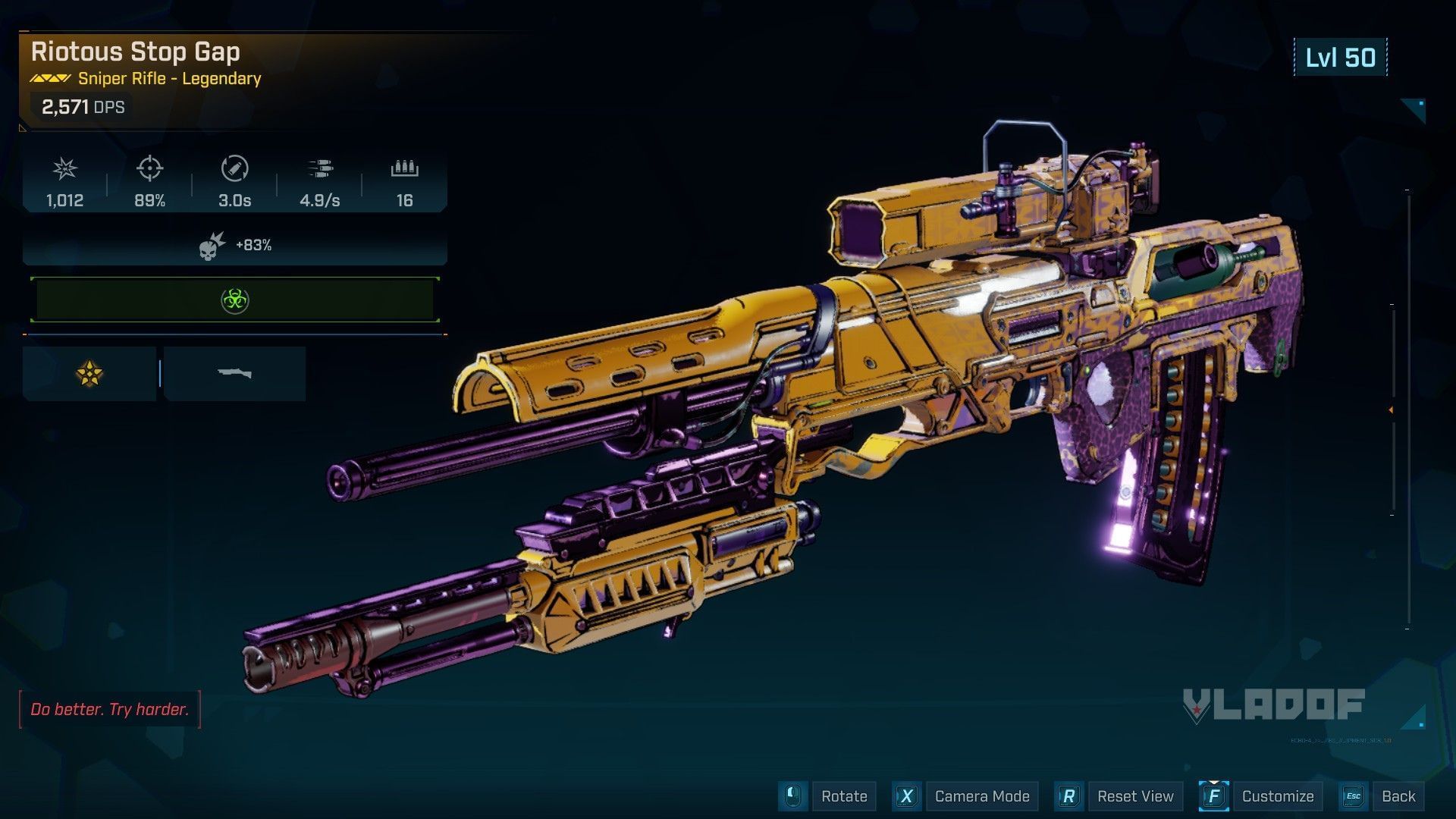This screenshot has width=1456, height=819.
Task: Select the green corrosive element bar
Action: [235, 300]
